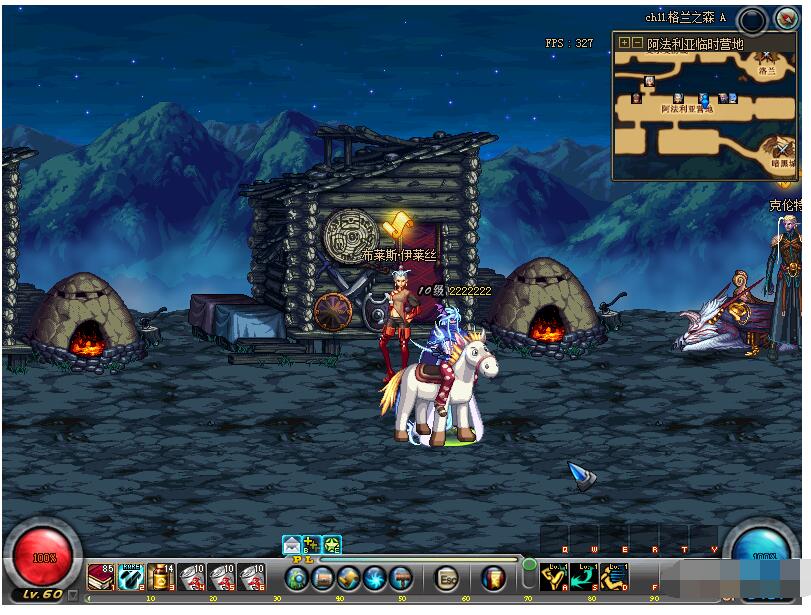Activate the green arrow skill in slot S
Image resolution: width=811 pixels, height=615 pixels.
[584, 576]
